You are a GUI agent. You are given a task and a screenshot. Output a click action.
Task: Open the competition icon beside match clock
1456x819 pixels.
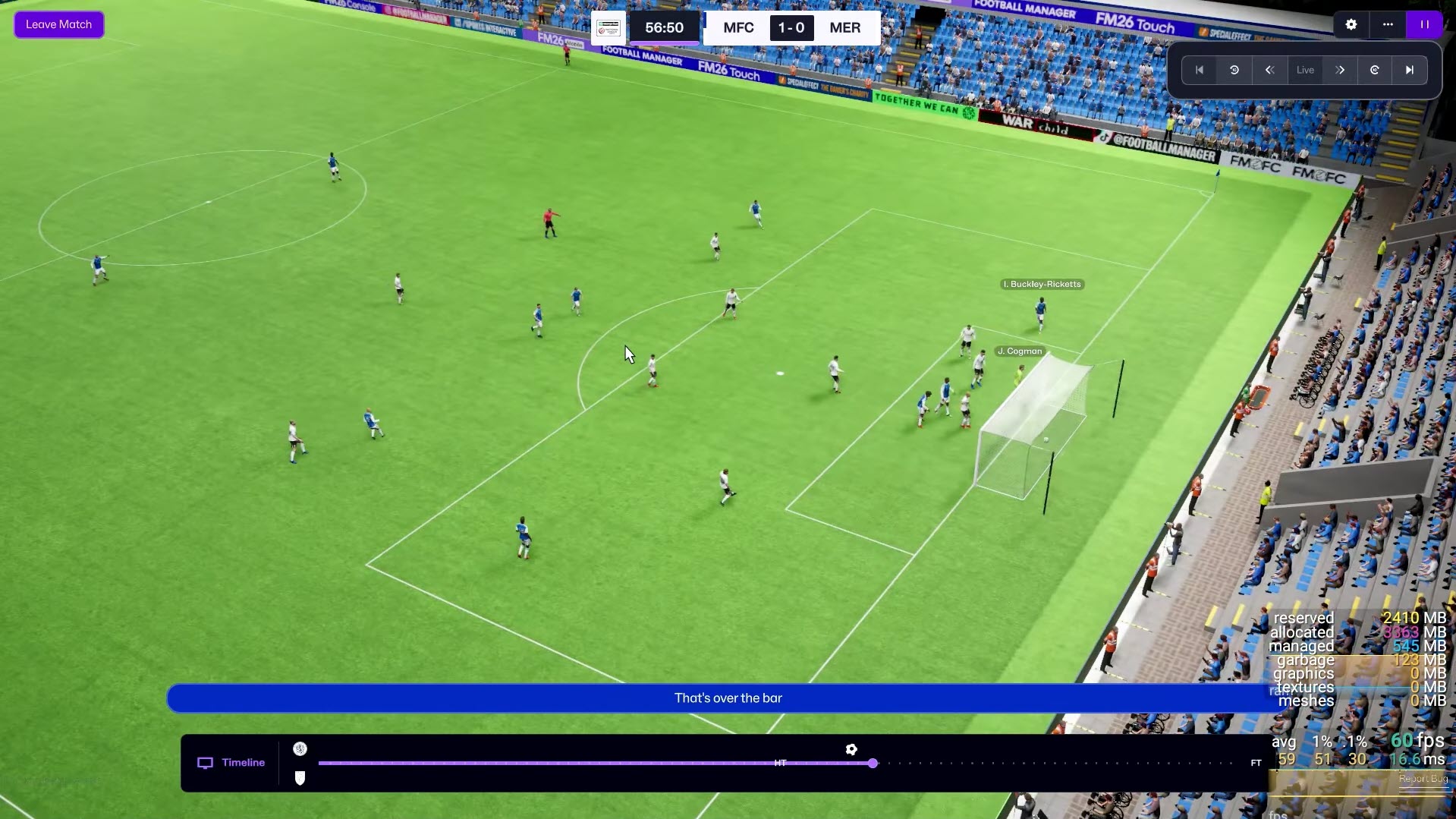pos(609,28)
